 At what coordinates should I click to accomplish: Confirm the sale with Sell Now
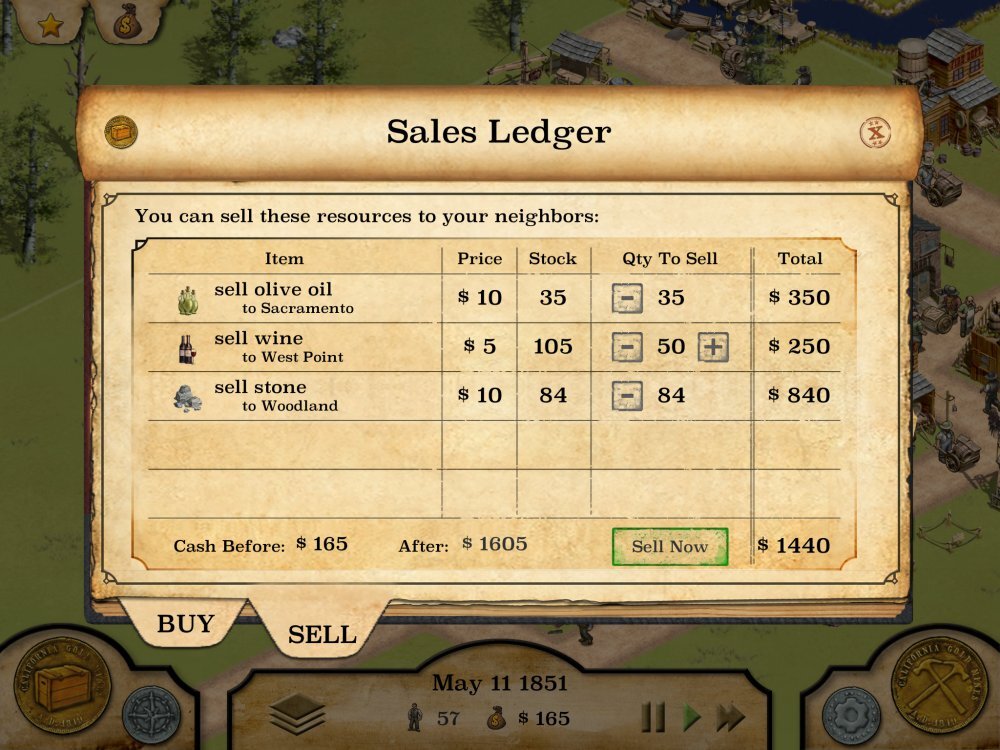tap(669, 546)
